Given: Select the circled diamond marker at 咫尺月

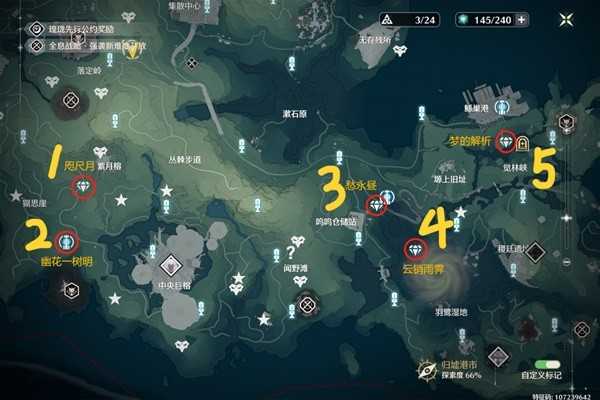Looking at the screenshot, I should point(85,188).
